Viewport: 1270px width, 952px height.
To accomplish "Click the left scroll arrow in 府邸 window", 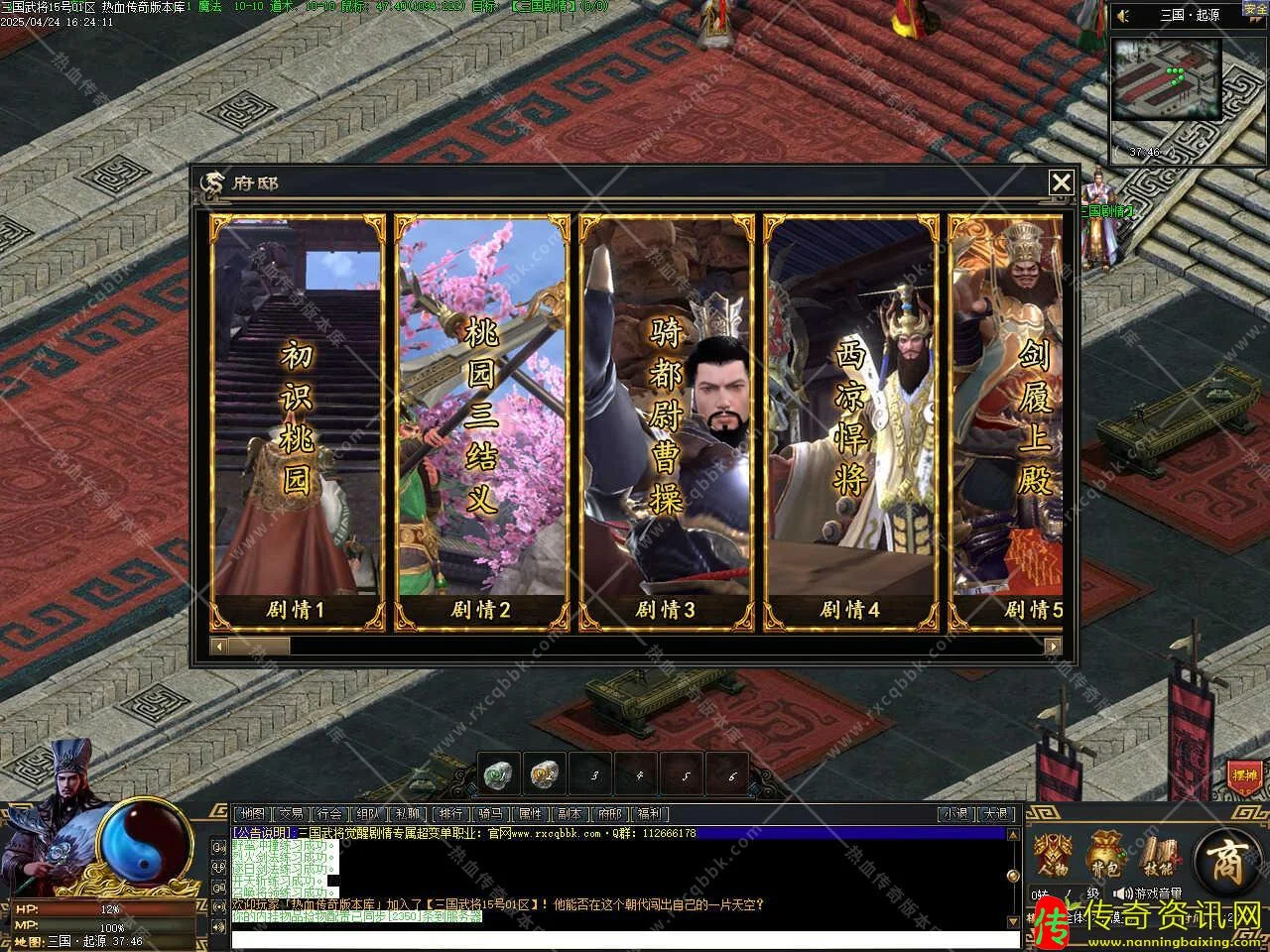I will coord(219,646).
